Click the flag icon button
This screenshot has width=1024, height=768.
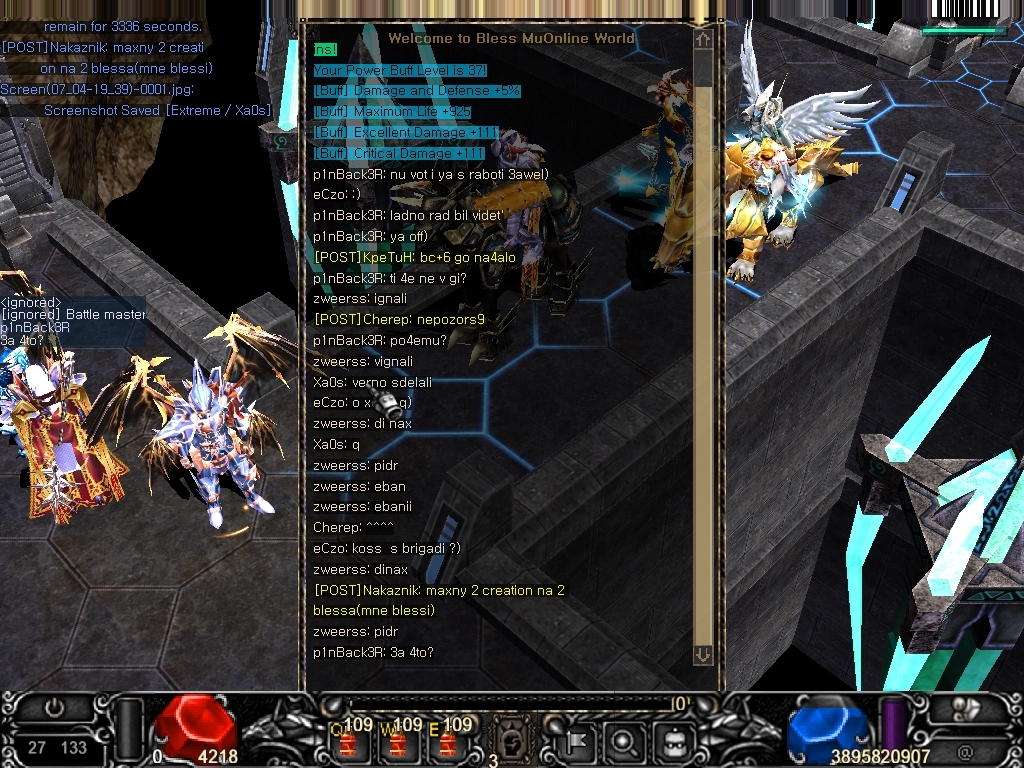coord(579,741)
